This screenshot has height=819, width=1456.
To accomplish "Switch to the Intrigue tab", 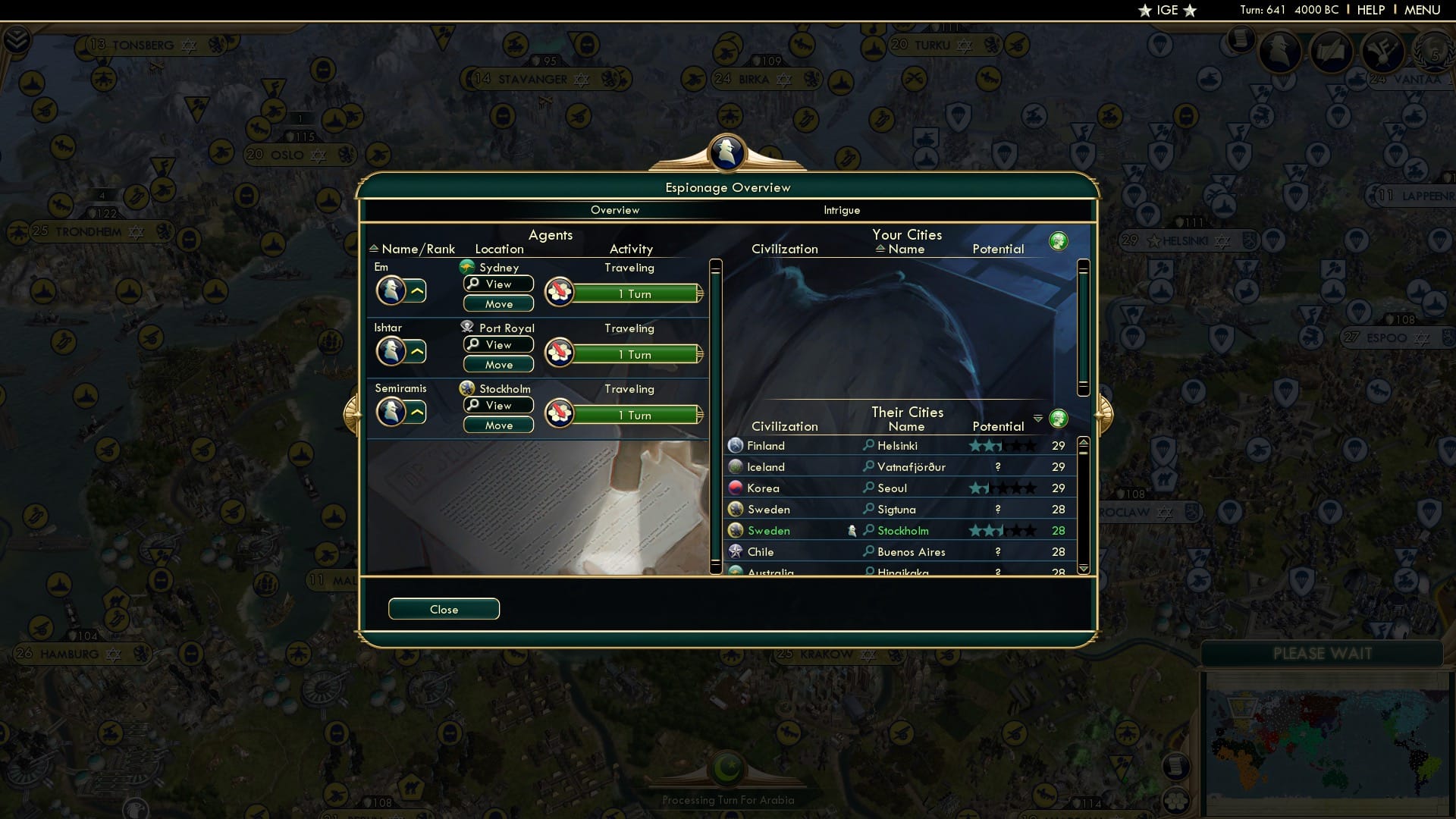I will pos(843,210).
